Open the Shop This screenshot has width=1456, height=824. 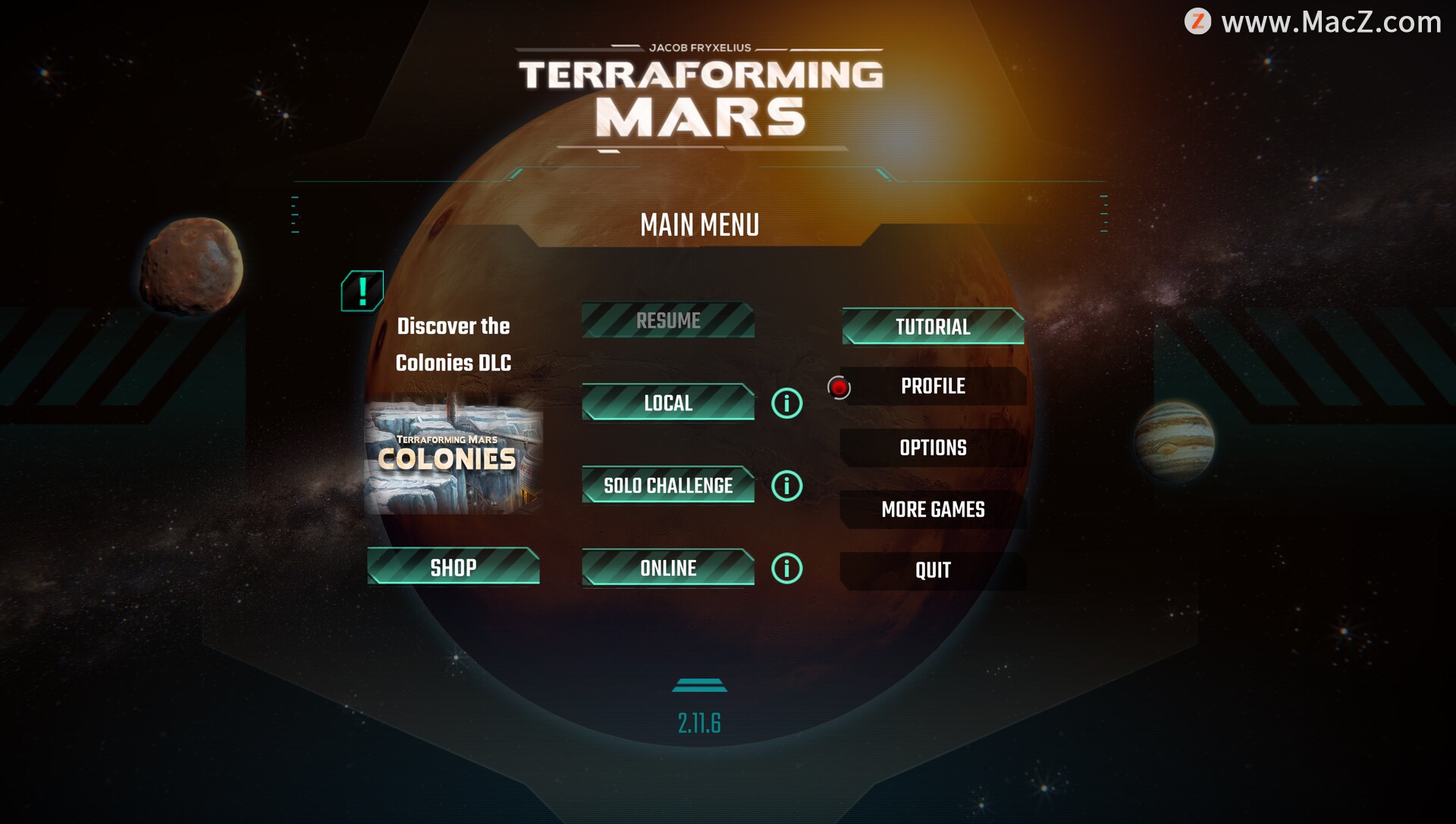point(453,568)
